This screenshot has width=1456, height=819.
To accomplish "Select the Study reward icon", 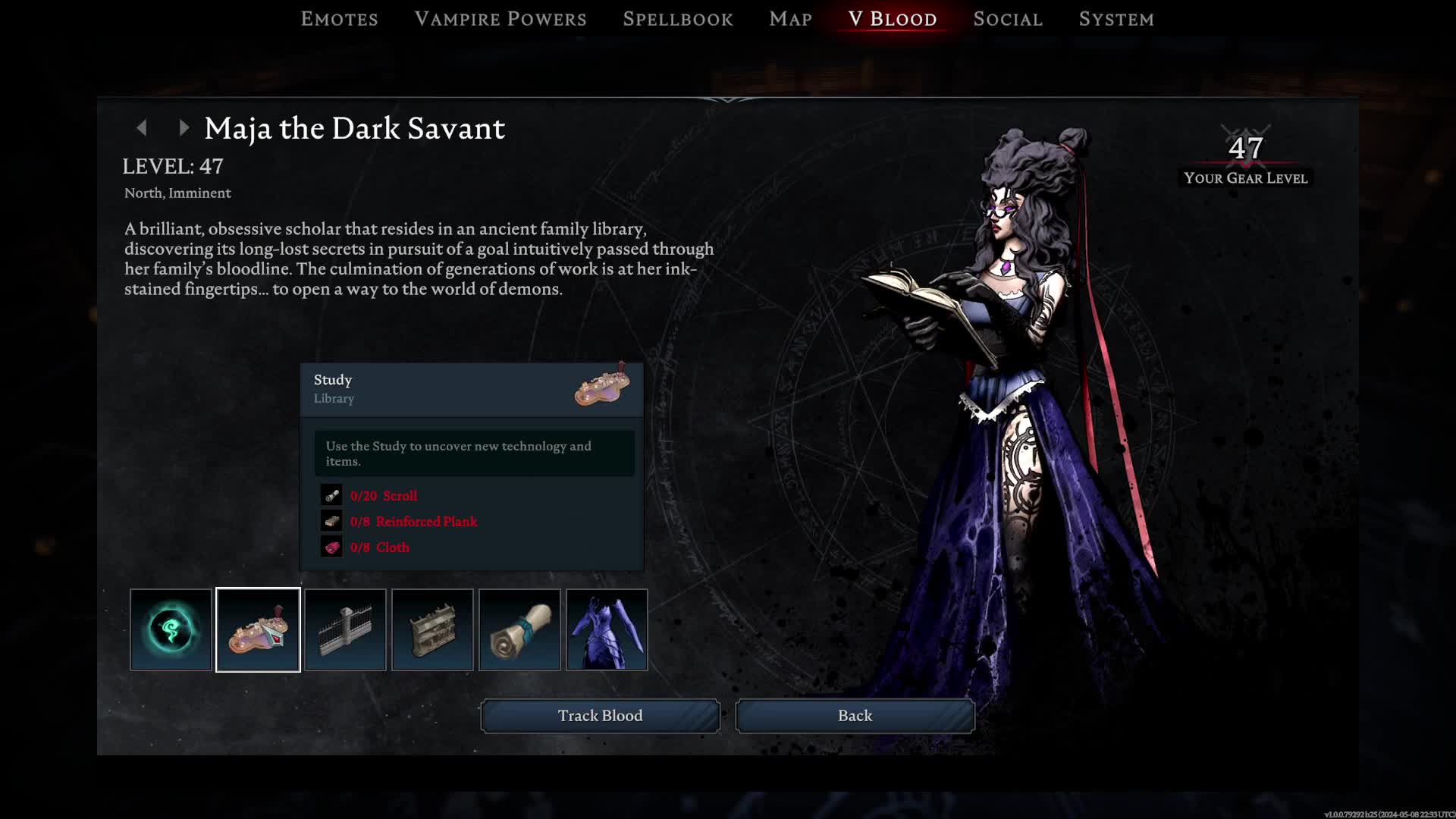I will tap(258, 629).
